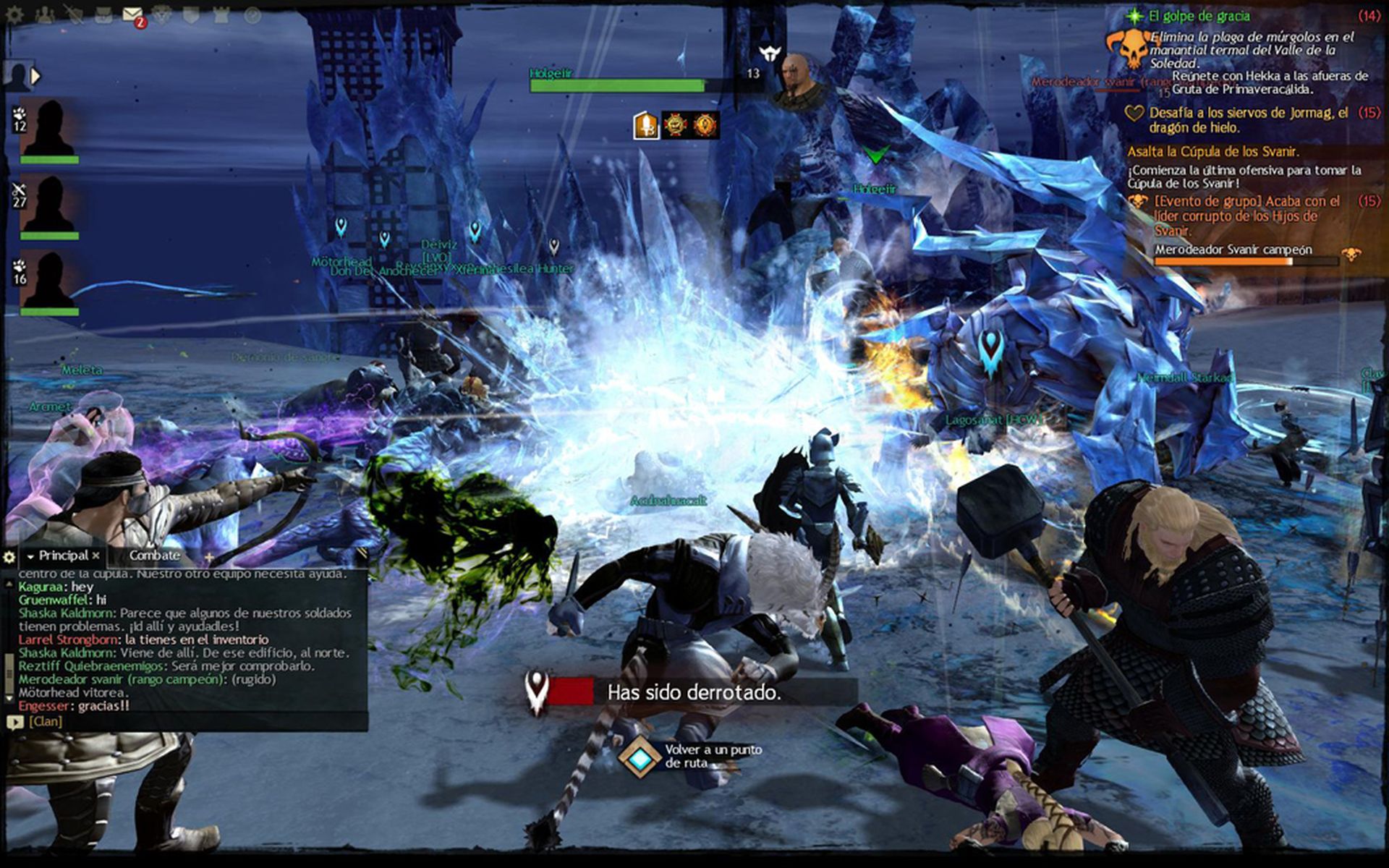Open the Contacts and LFG panel icon
The image size is (1389, 868).
pos(45,13)
